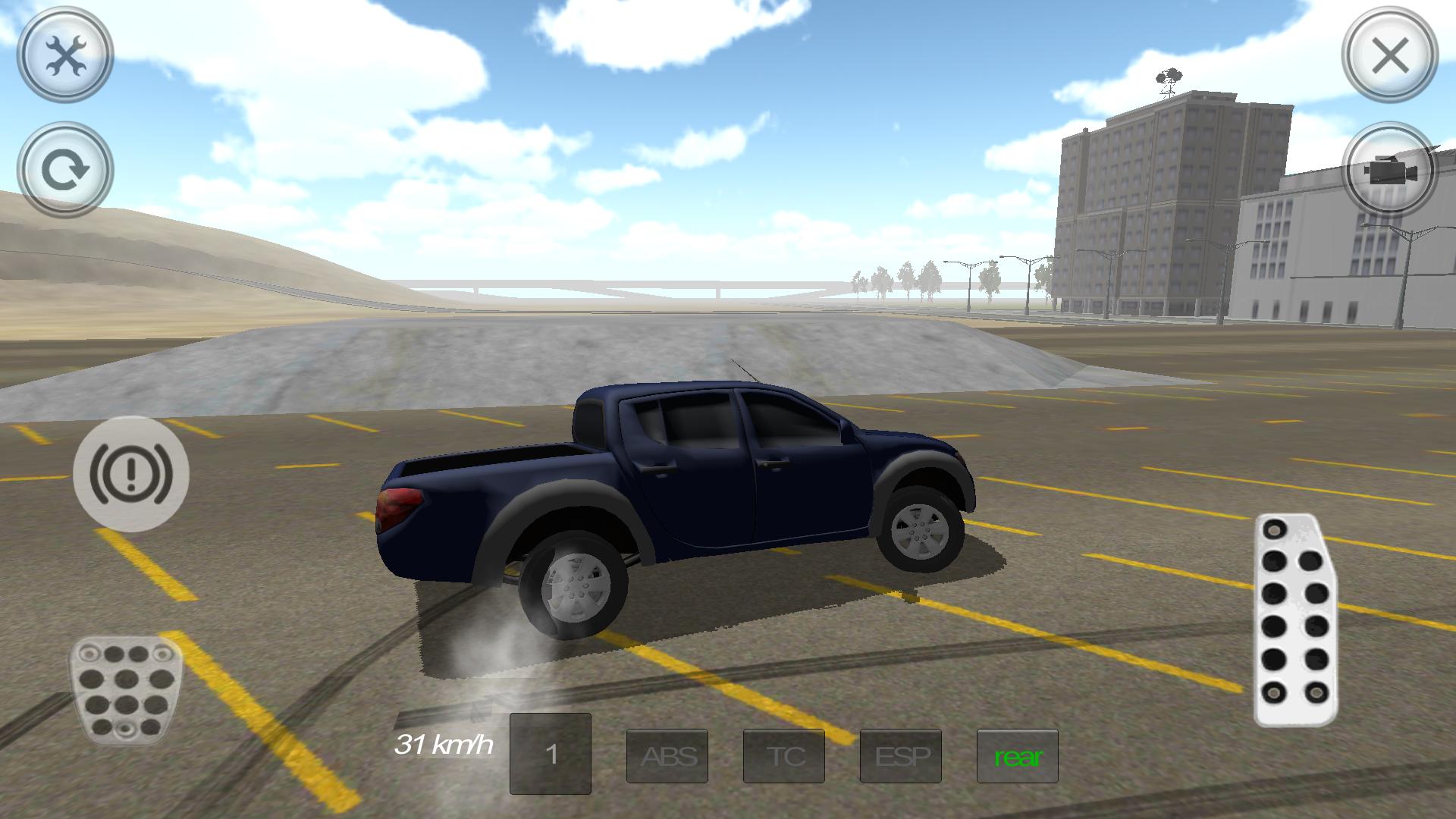Viewport: 1456px width, 819px height.
Task: Tap the ESP button in the bottom bar
Action: point(899,756)
